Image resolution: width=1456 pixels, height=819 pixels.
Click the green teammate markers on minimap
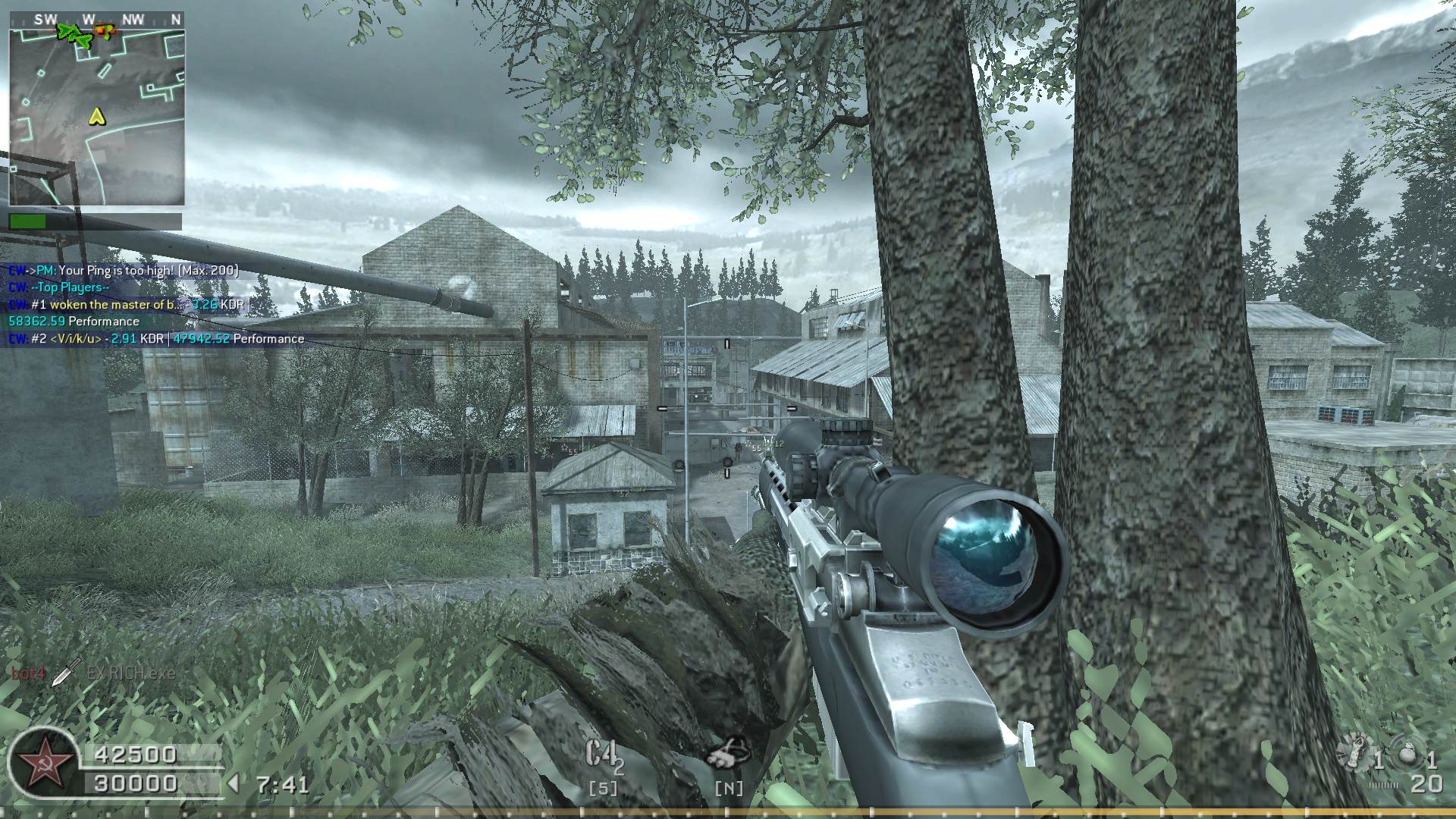point(74,33)
